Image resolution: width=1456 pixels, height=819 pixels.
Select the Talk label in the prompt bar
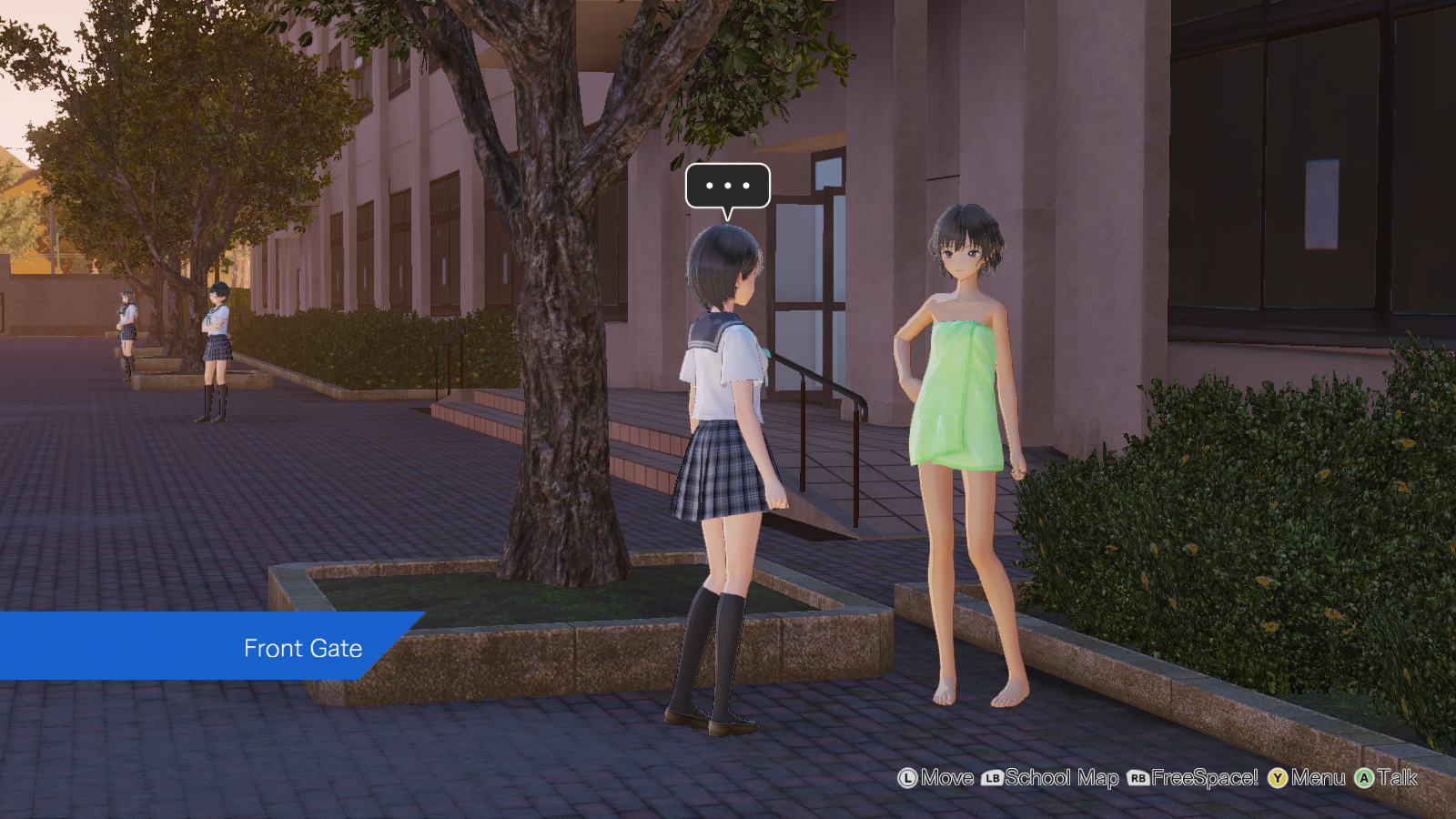click(x=1396, y=779)
